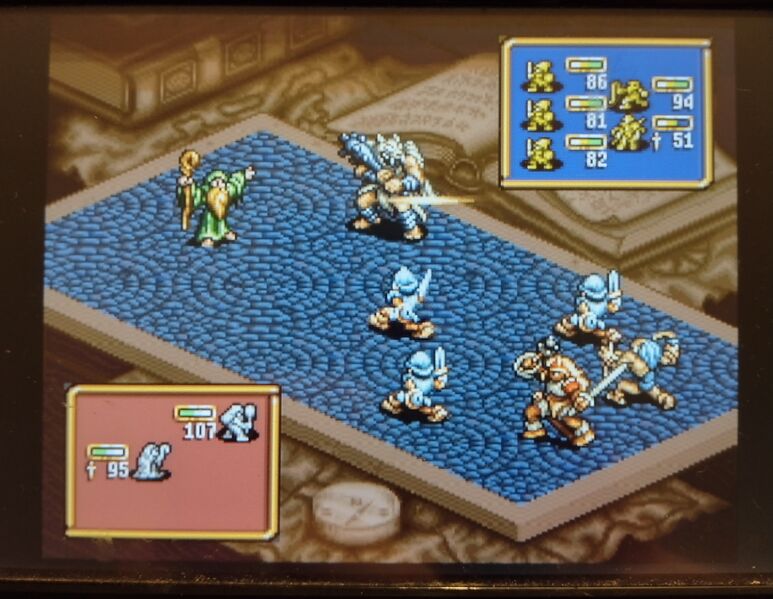Pick the yellow leader icon with 51 HP
The width and height of the screenshot is (773, 599).
click(630, 133)
